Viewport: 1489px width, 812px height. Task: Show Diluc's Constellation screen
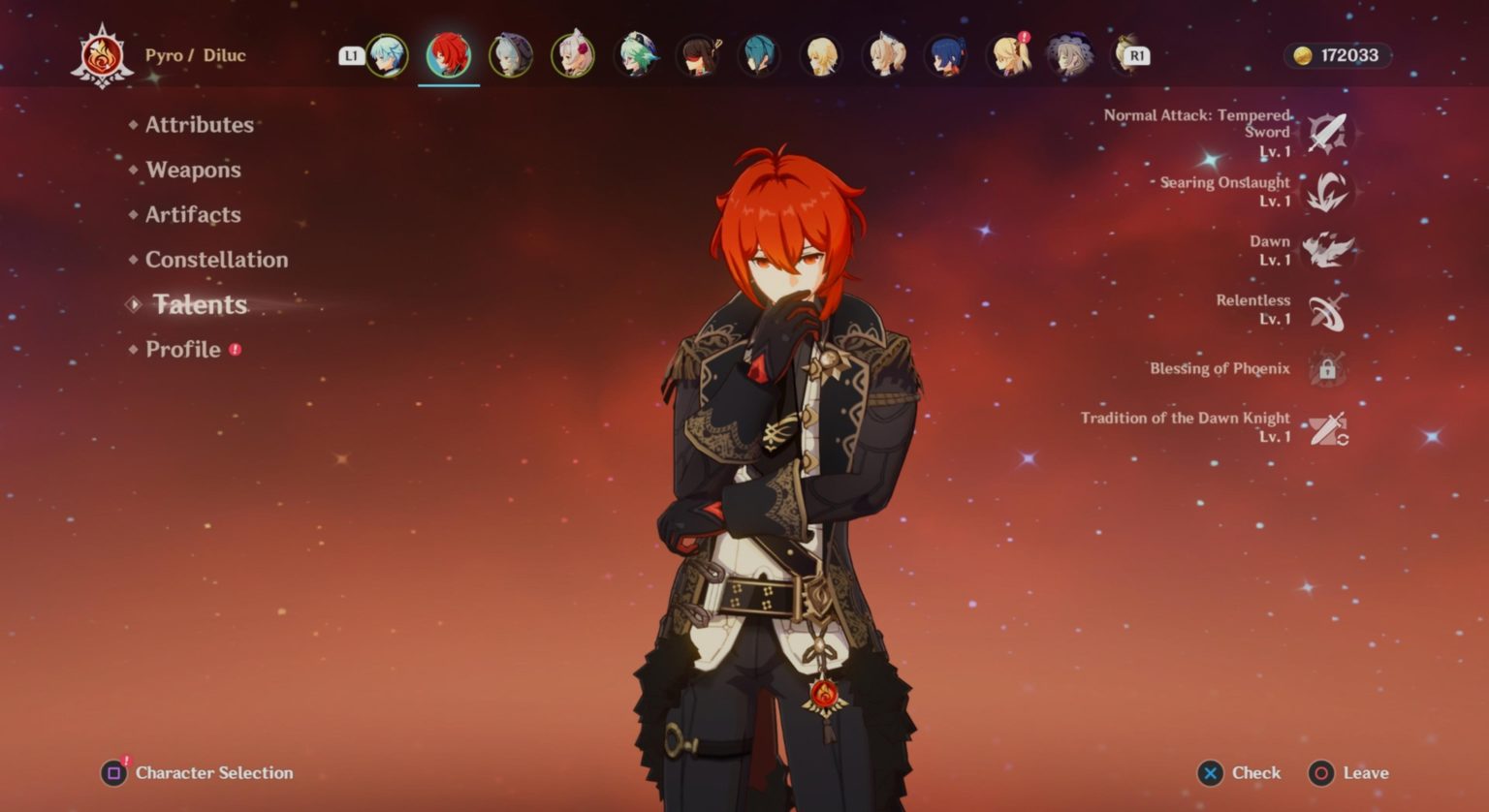216,260
